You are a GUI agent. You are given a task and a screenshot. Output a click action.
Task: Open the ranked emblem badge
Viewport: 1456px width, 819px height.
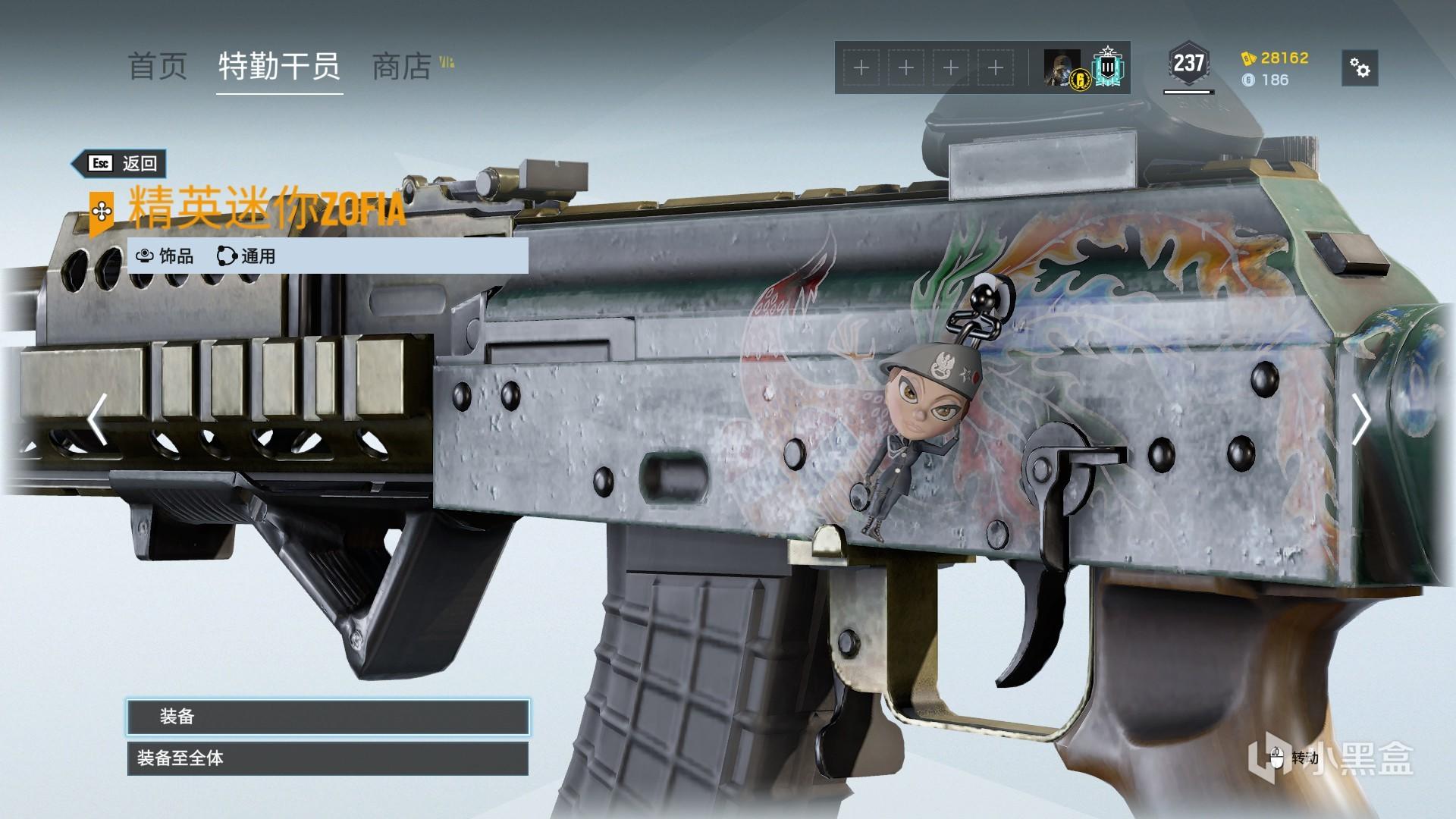coord(1108,68)
